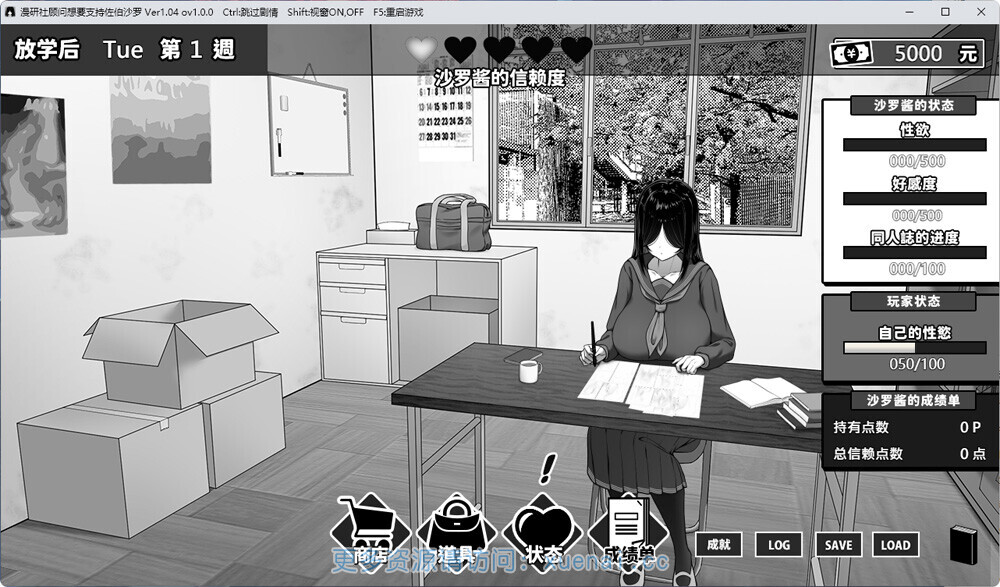Open the black book icon
The height and width of the screenshot is (587, 1000).
pyautogui.click(x=962, y=543)
